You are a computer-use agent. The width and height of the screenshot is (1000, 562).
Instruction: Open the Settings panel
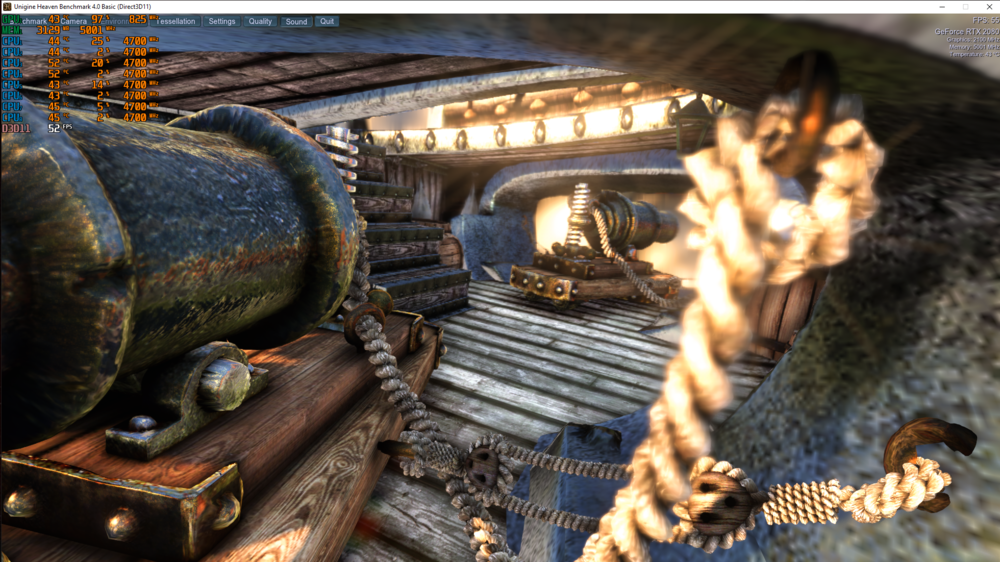[222, 21]
